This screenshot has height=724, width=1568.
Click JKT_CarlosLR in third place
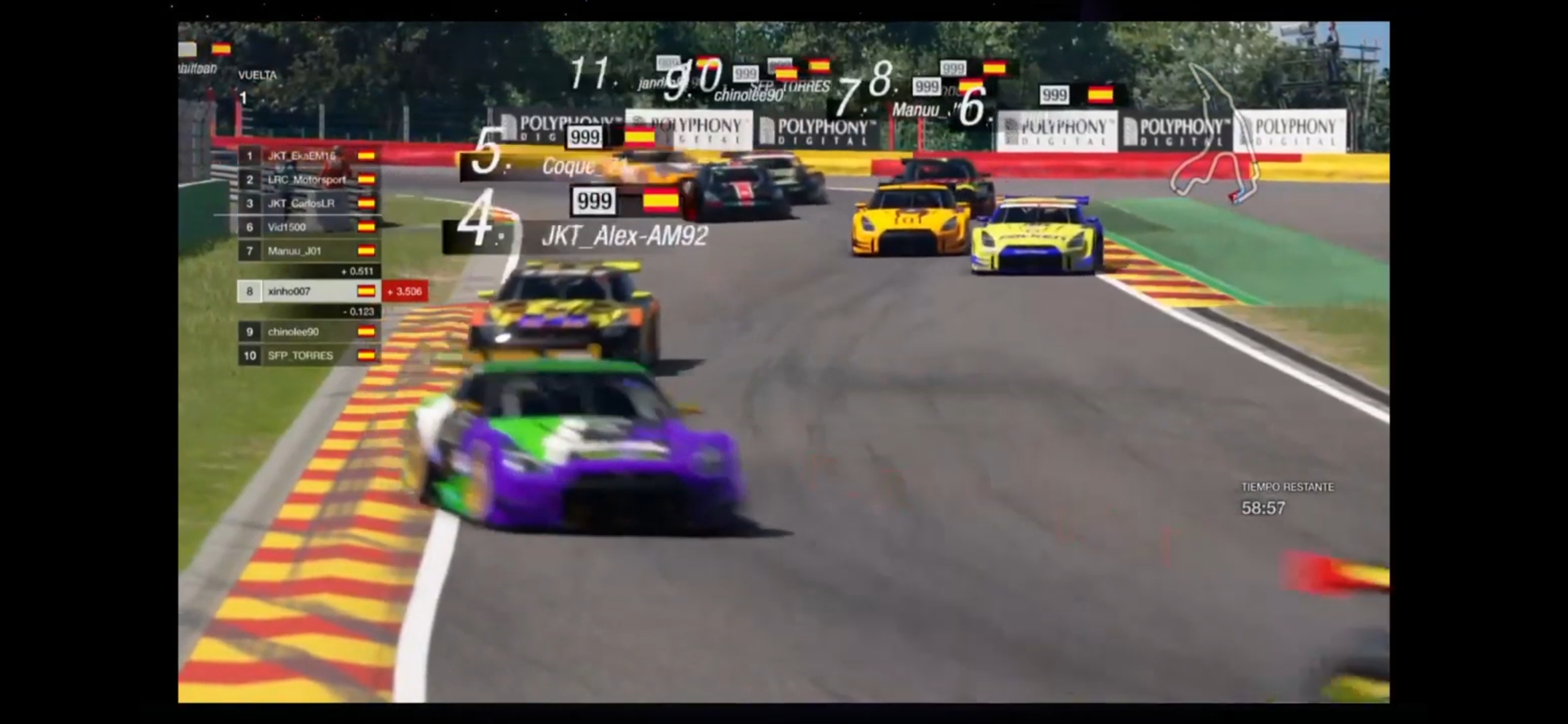(x=309, y=203)
